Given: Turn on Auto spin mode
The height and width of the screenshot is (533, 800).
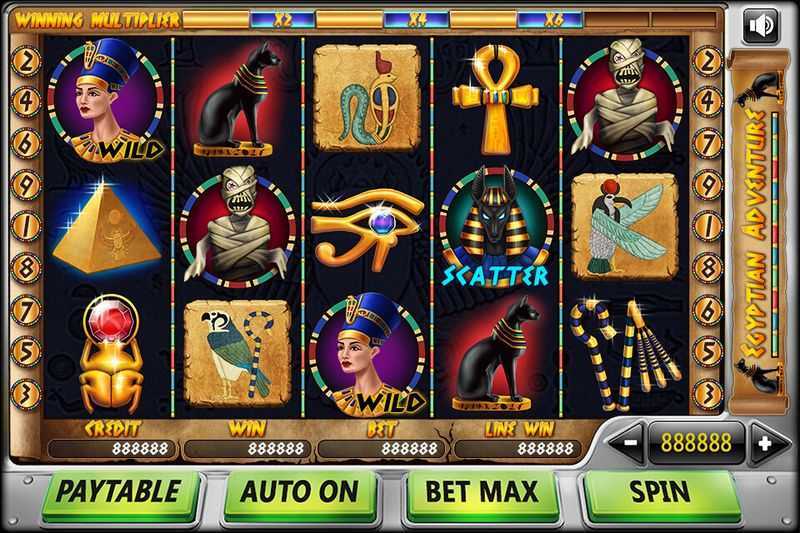Looking at the screenshot, I should [300, 492].
